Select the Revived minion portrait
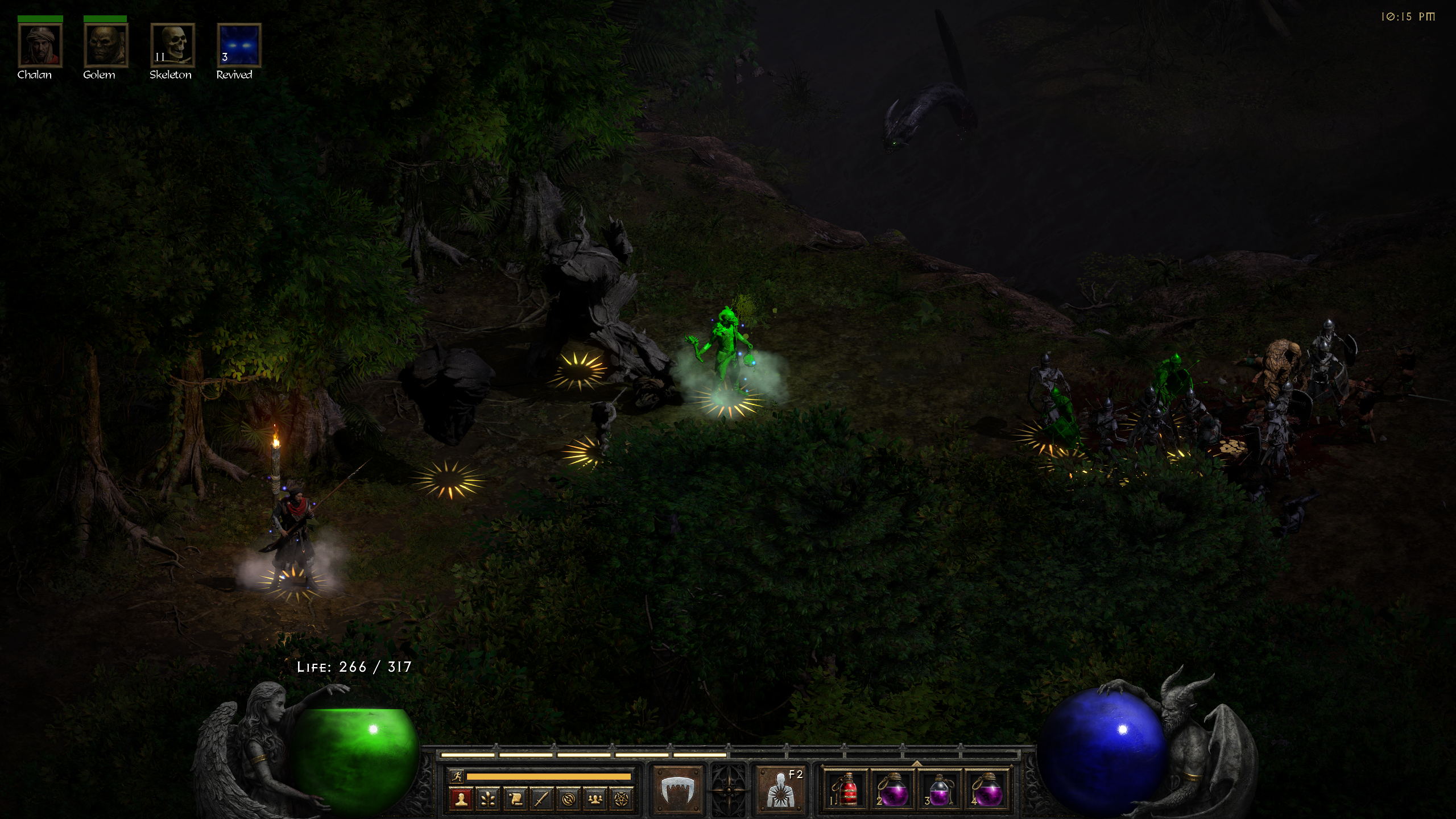Screen dimensions: 1456x819 [x=239, y=45]
